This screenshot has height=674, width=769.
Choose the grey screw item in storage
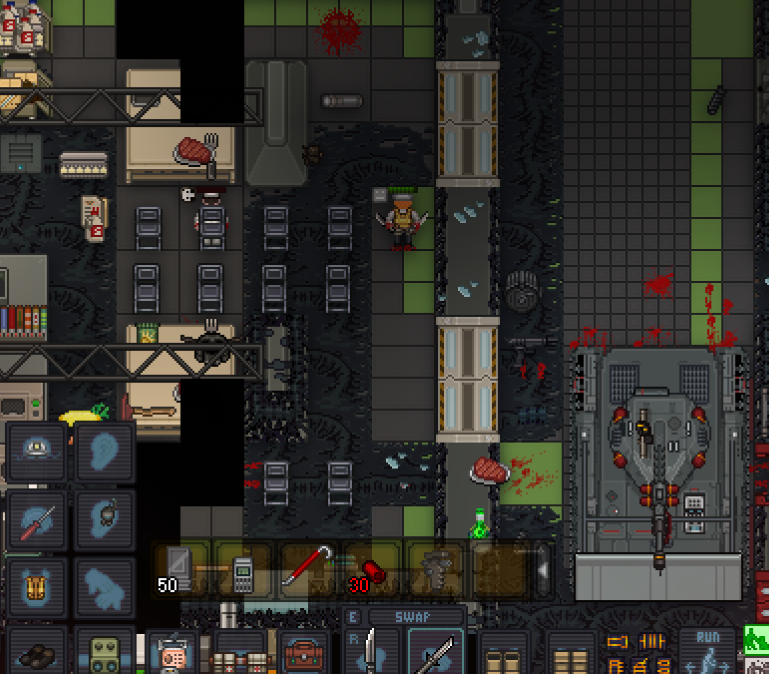[x=435, y=570]
